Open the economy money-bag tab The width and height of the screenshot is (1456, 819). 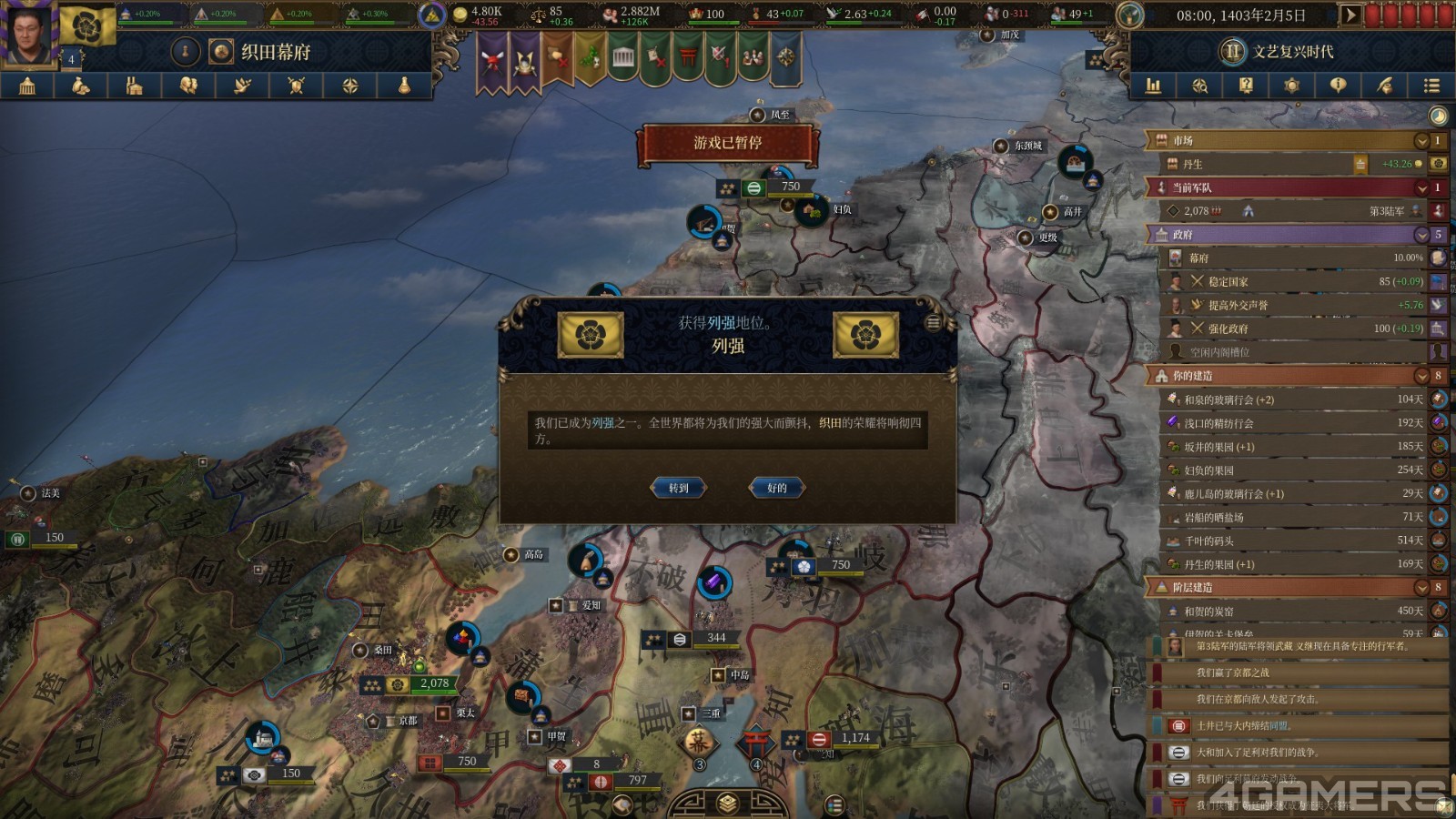(x=81, y=86)
